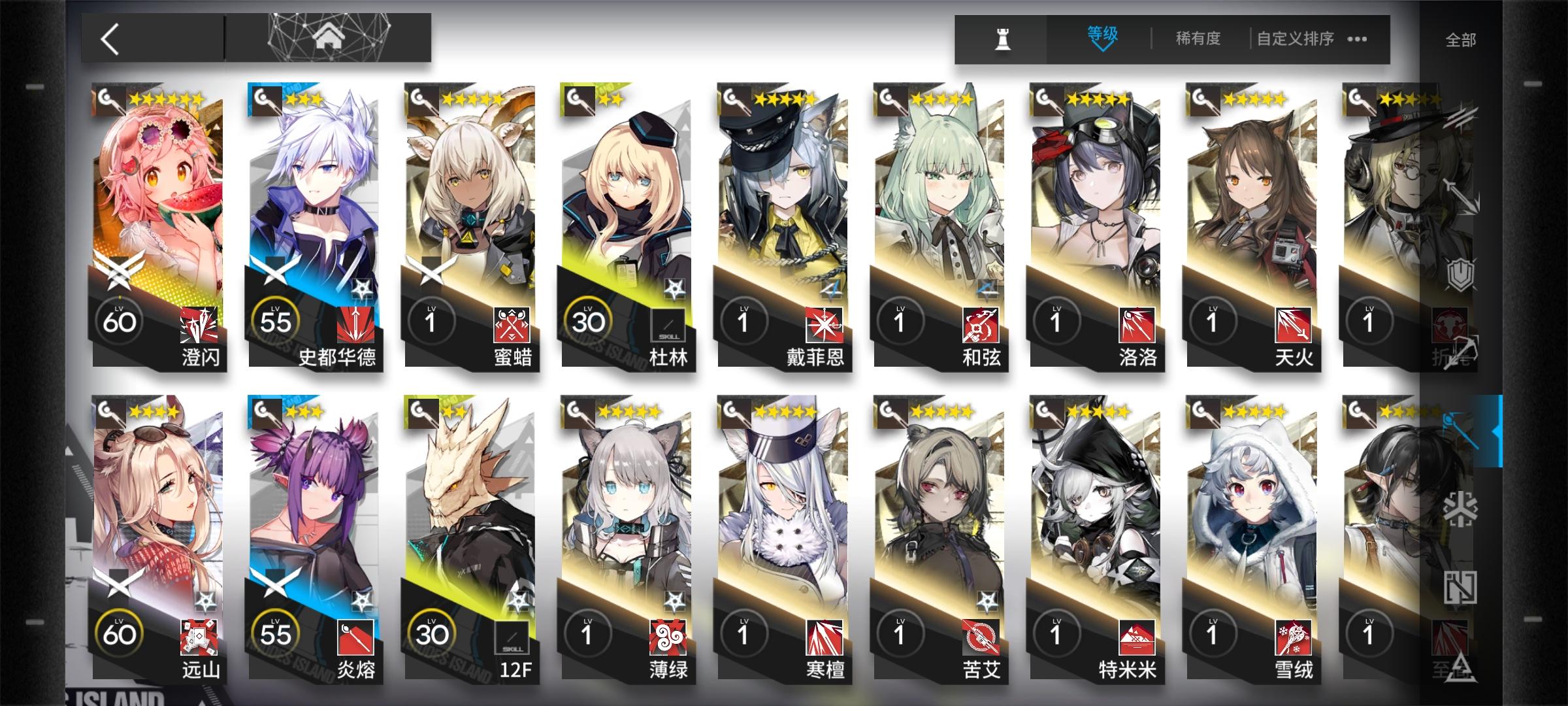Expand the ... extra sorting options
The image size is (1568, 706).
click(1357, 41)
